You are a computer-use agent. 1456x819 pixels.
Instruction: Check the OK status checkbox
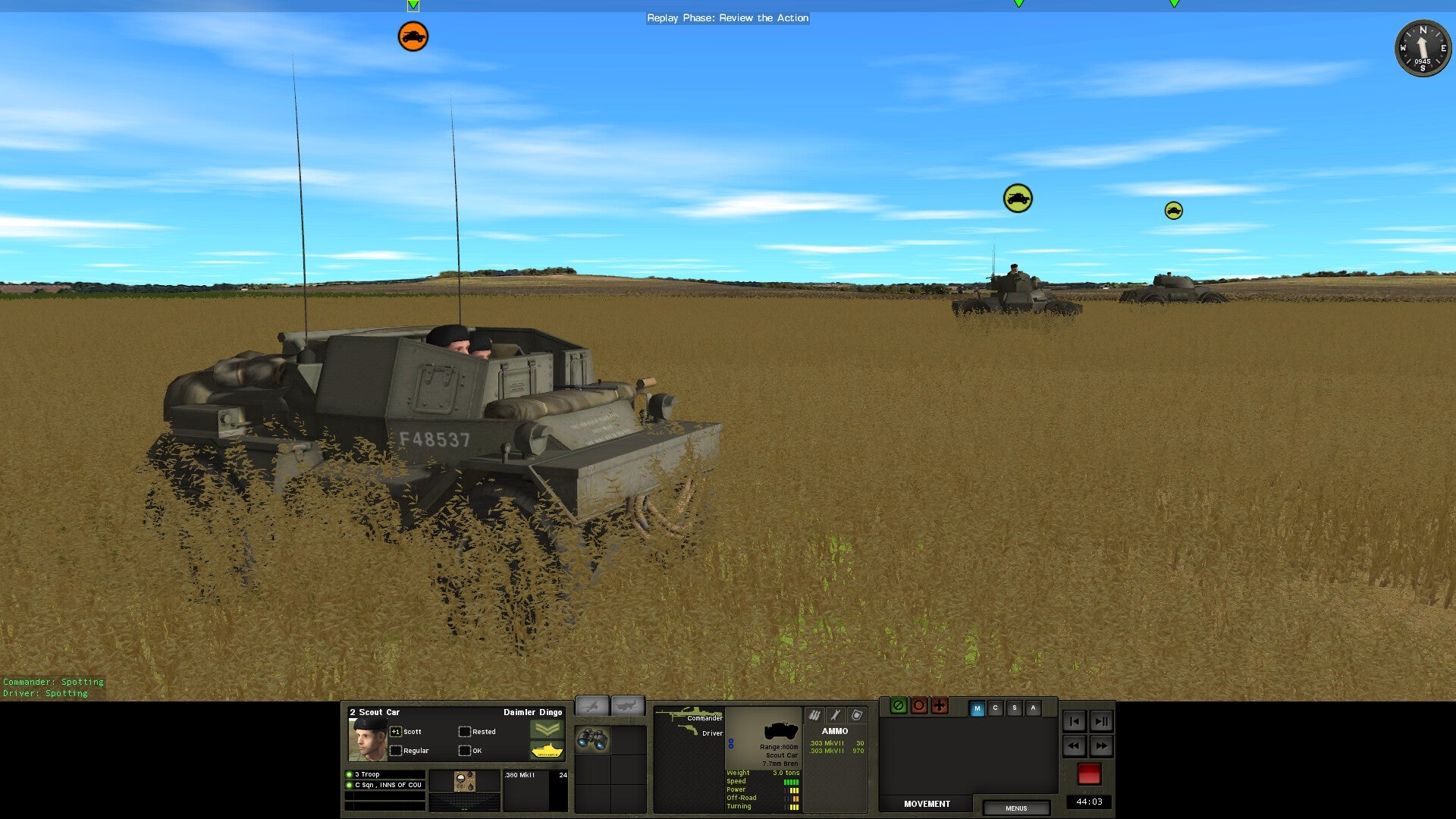pyautogui.click(x=464, y=751)
